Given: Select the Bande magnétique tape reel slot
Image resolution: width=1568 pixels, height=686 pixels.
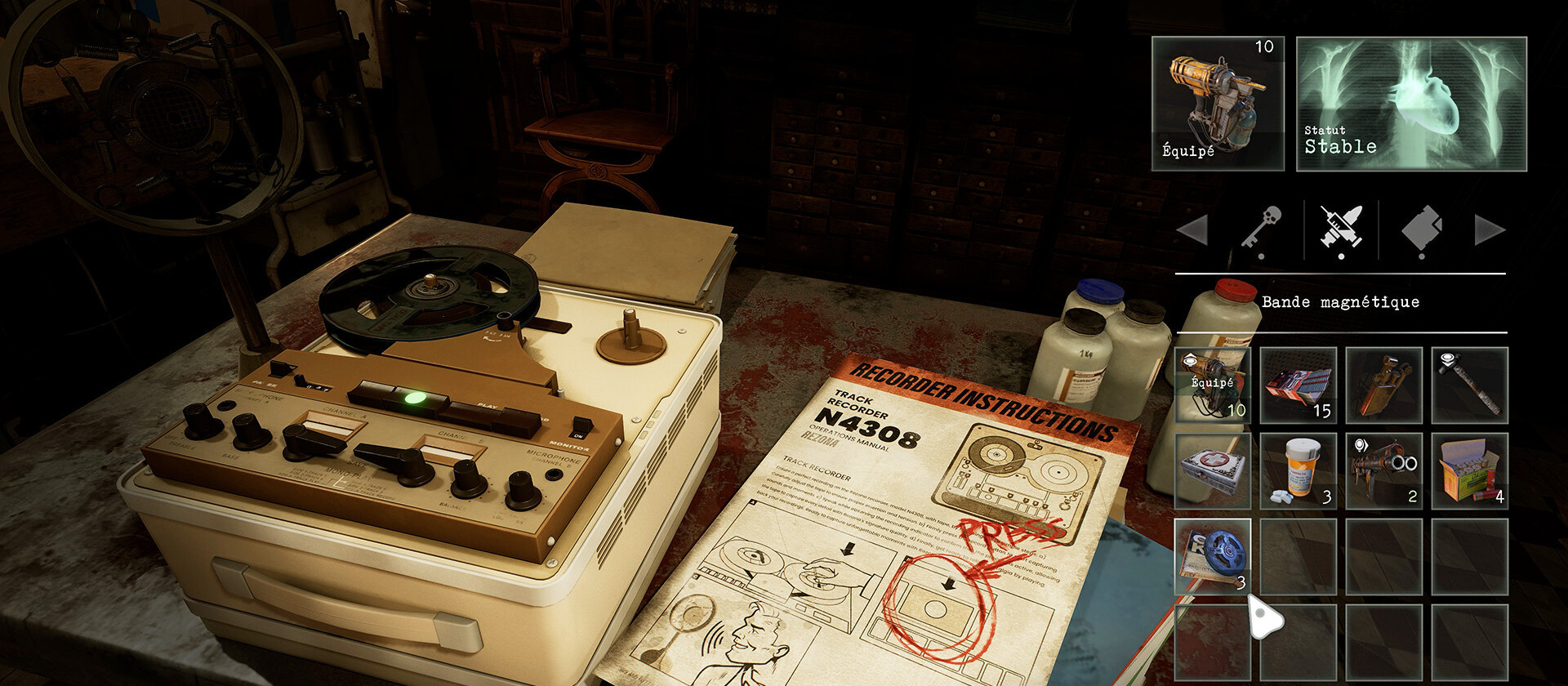Looking at the screenshot, I should [x=1213, y=556].
